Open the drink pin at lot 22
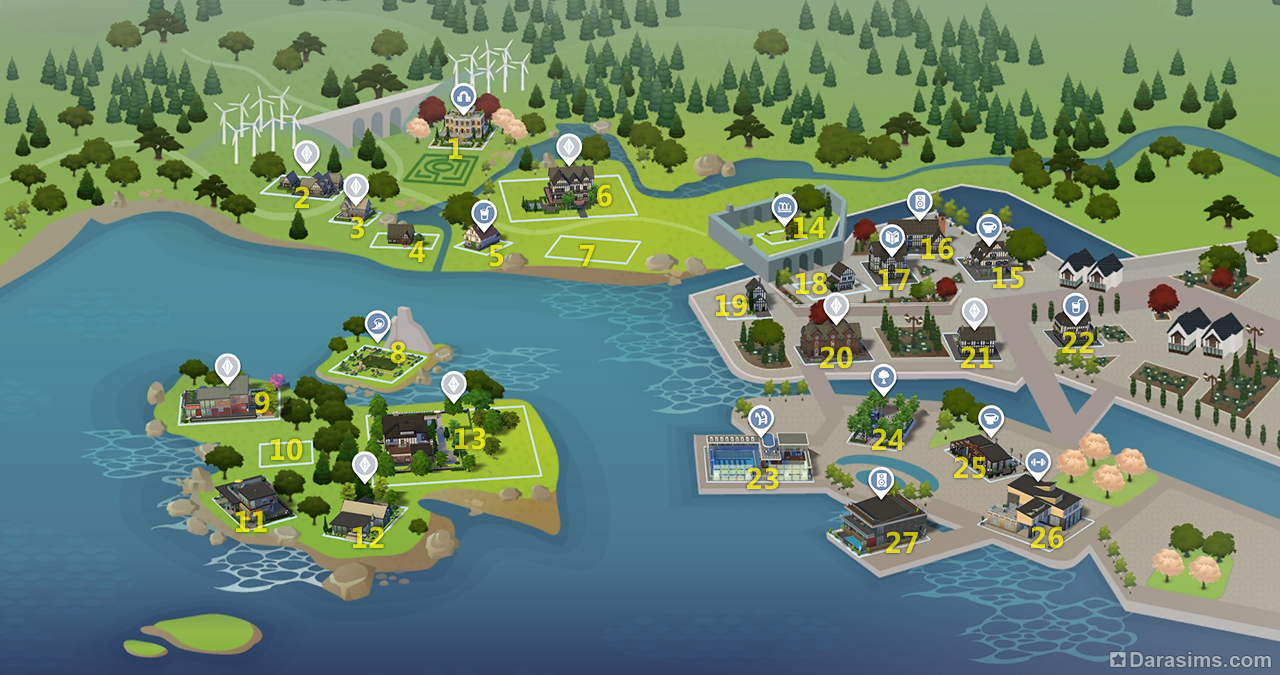Viewport: 1280px width, 675px height. point(1075,305)
